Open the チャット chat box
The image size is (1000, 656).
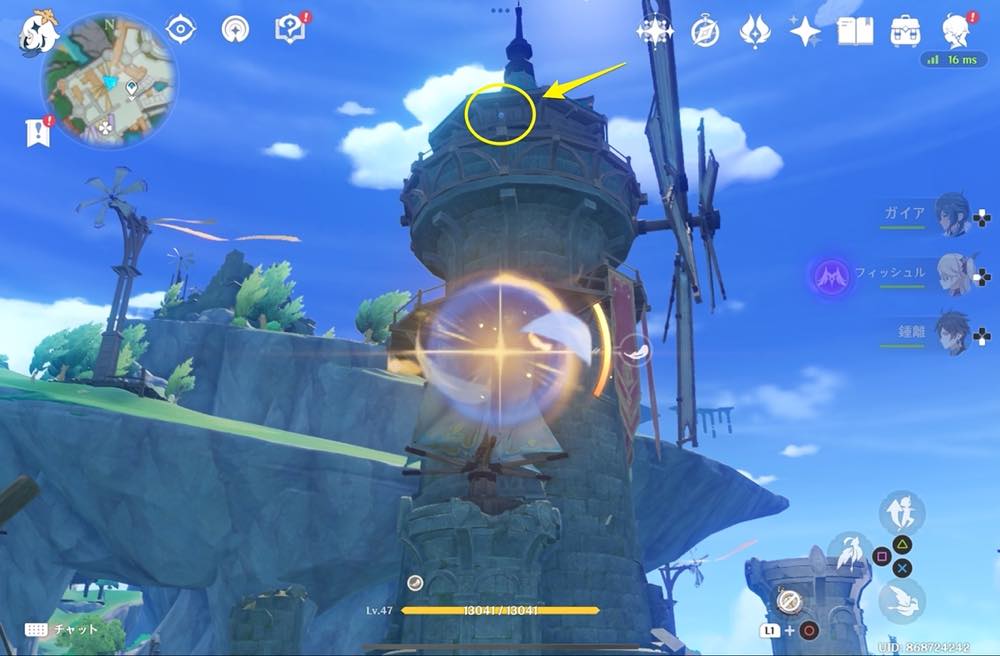(x=60, y=630)
